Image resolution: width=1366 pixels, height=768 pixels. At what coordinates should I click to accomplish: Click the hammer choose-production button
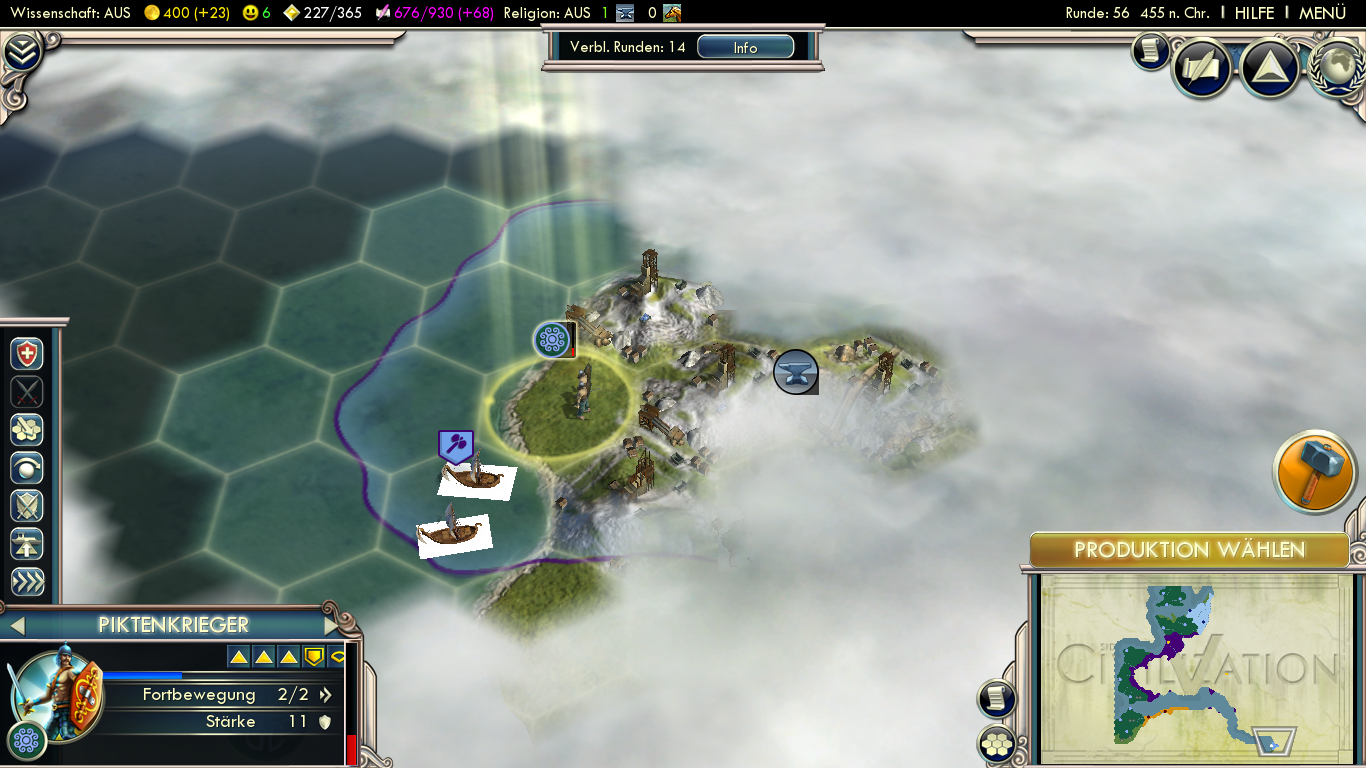[x=1314, y=470]
